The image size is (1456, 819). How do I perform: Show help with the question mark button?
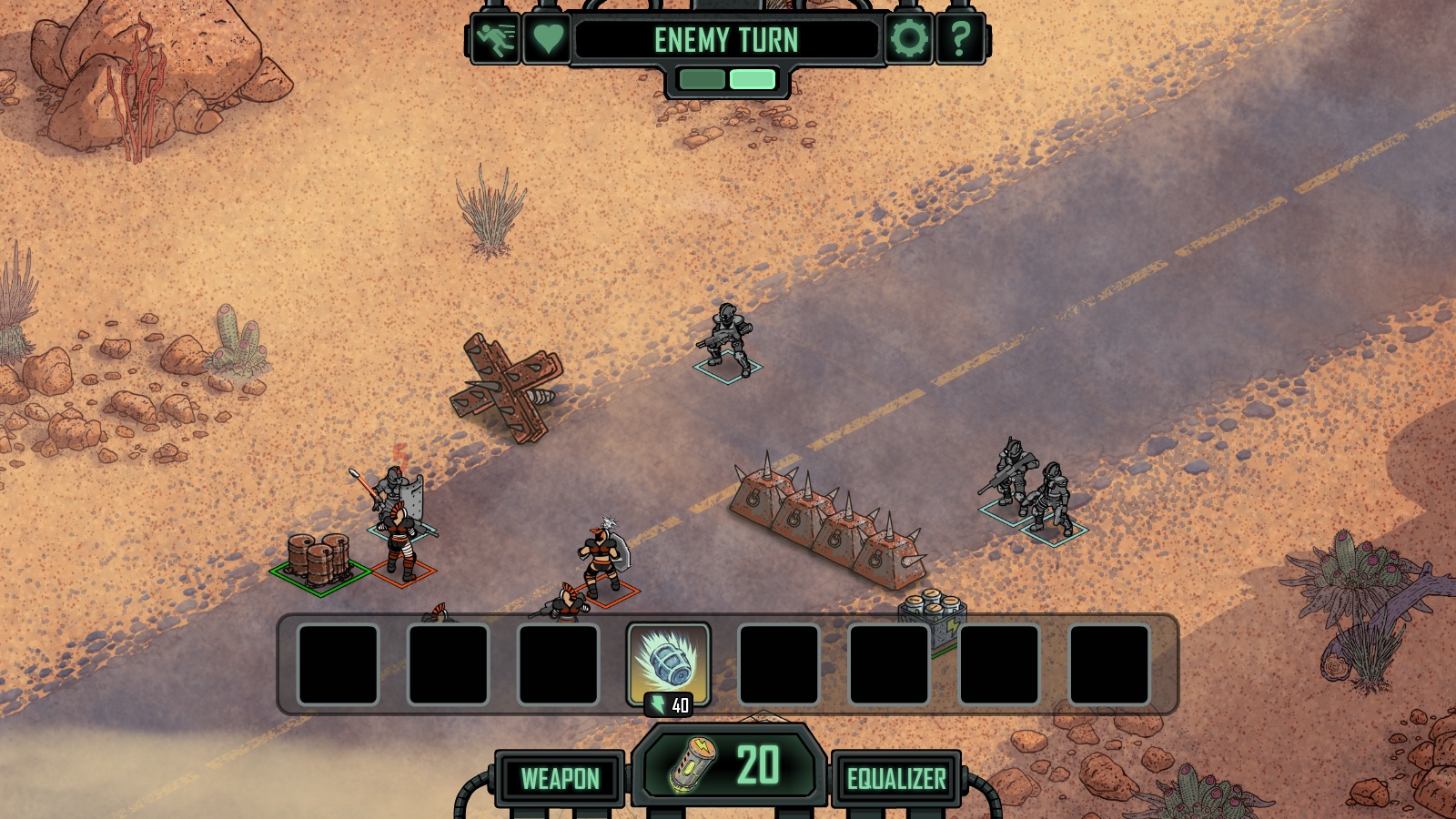(x=960, y=39)
